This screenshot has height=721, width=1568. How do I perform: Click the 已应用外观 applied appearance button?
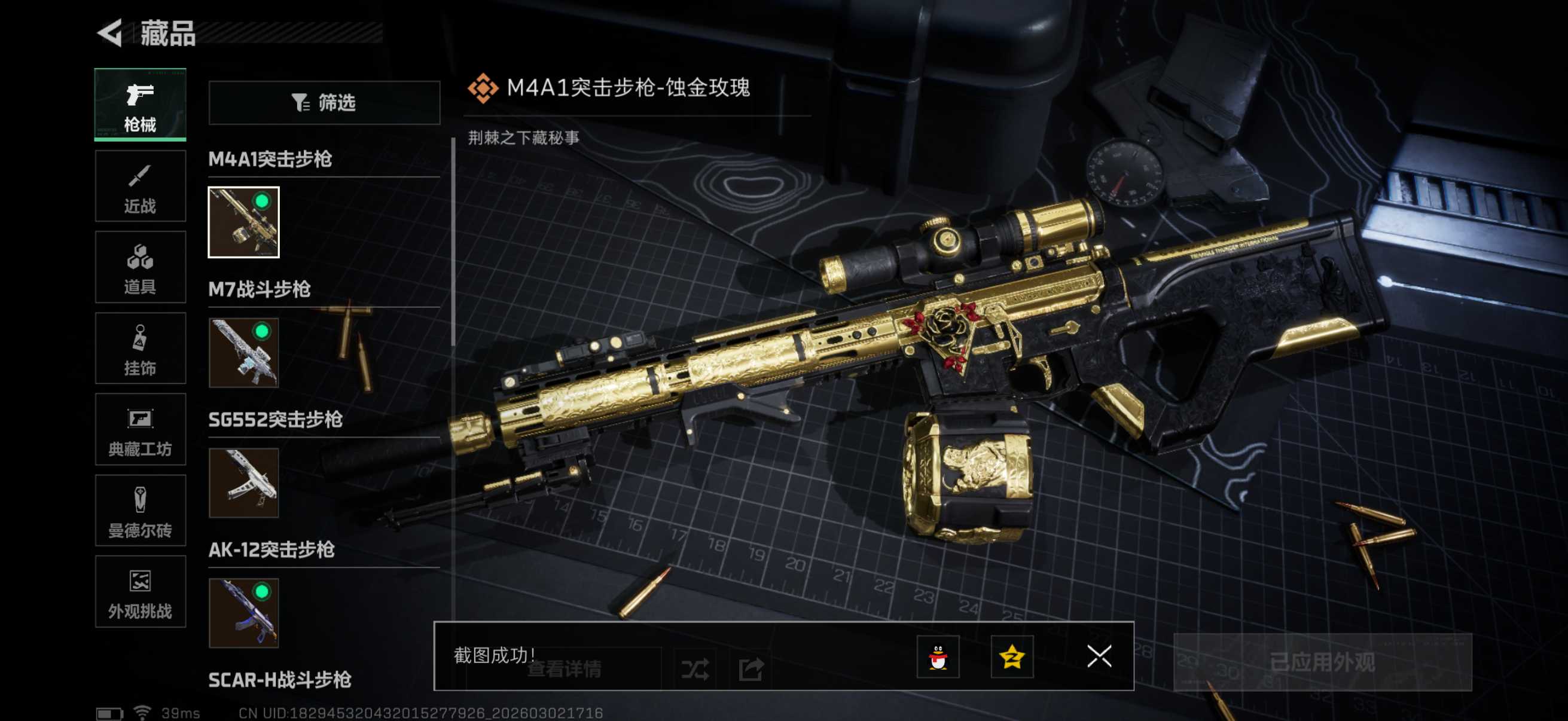1322,662
